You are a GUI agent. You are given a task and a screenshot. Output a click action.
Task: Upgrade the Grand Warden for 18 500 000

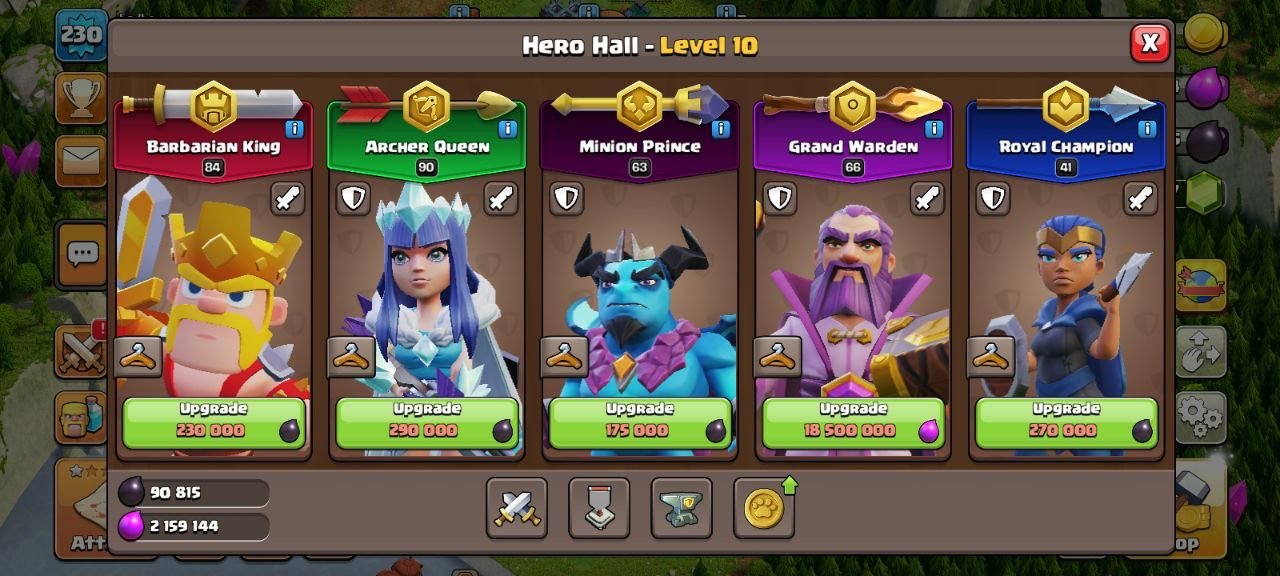[x=854, y=422]
